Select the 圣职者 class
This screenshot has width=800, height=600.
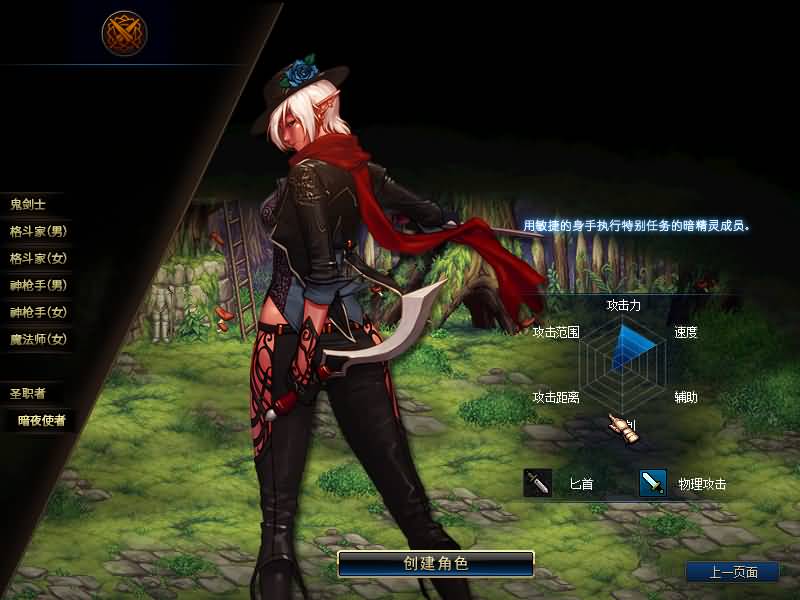[x=28, y=393]
